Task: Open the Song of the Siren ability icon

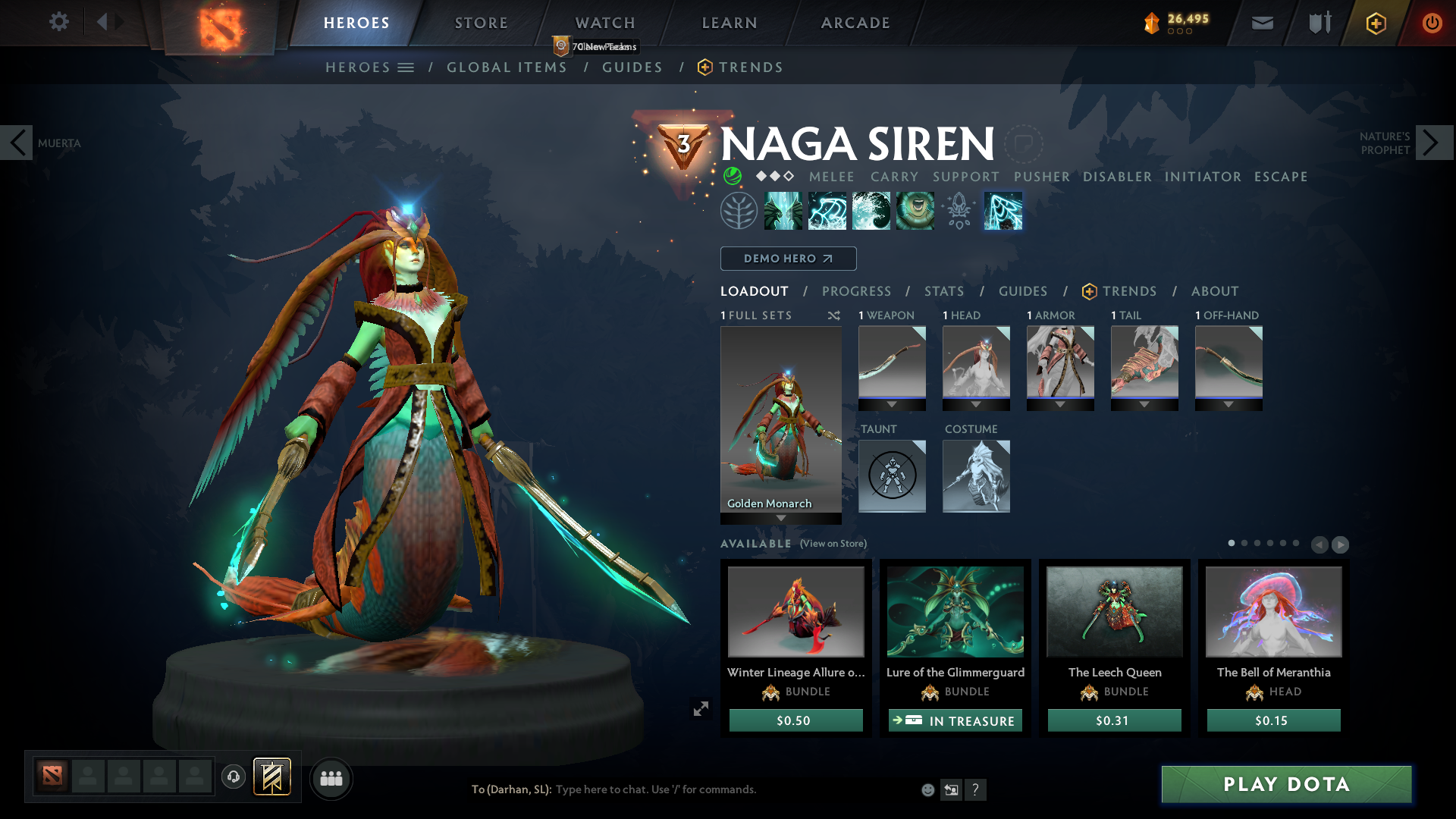Action: click(915, 210)
